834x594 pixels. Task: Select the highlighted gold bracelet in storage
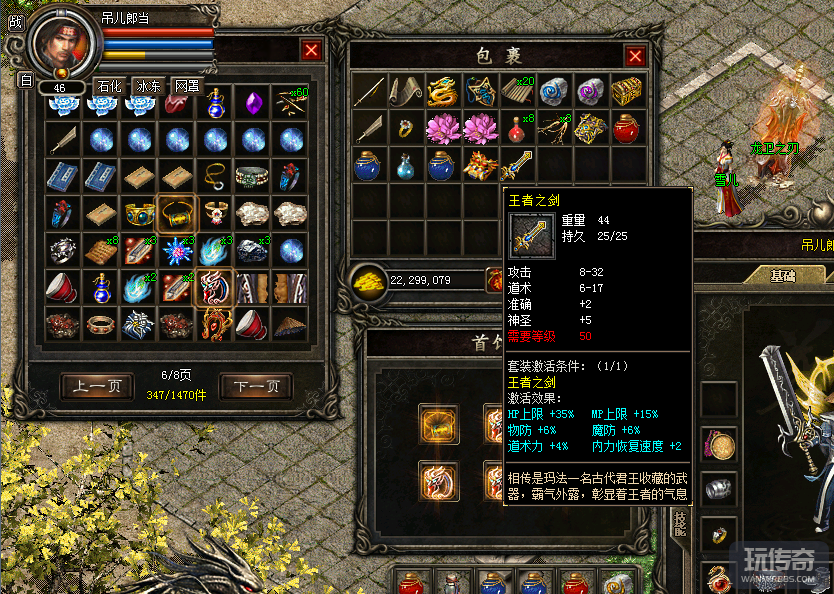click(176, 211)
